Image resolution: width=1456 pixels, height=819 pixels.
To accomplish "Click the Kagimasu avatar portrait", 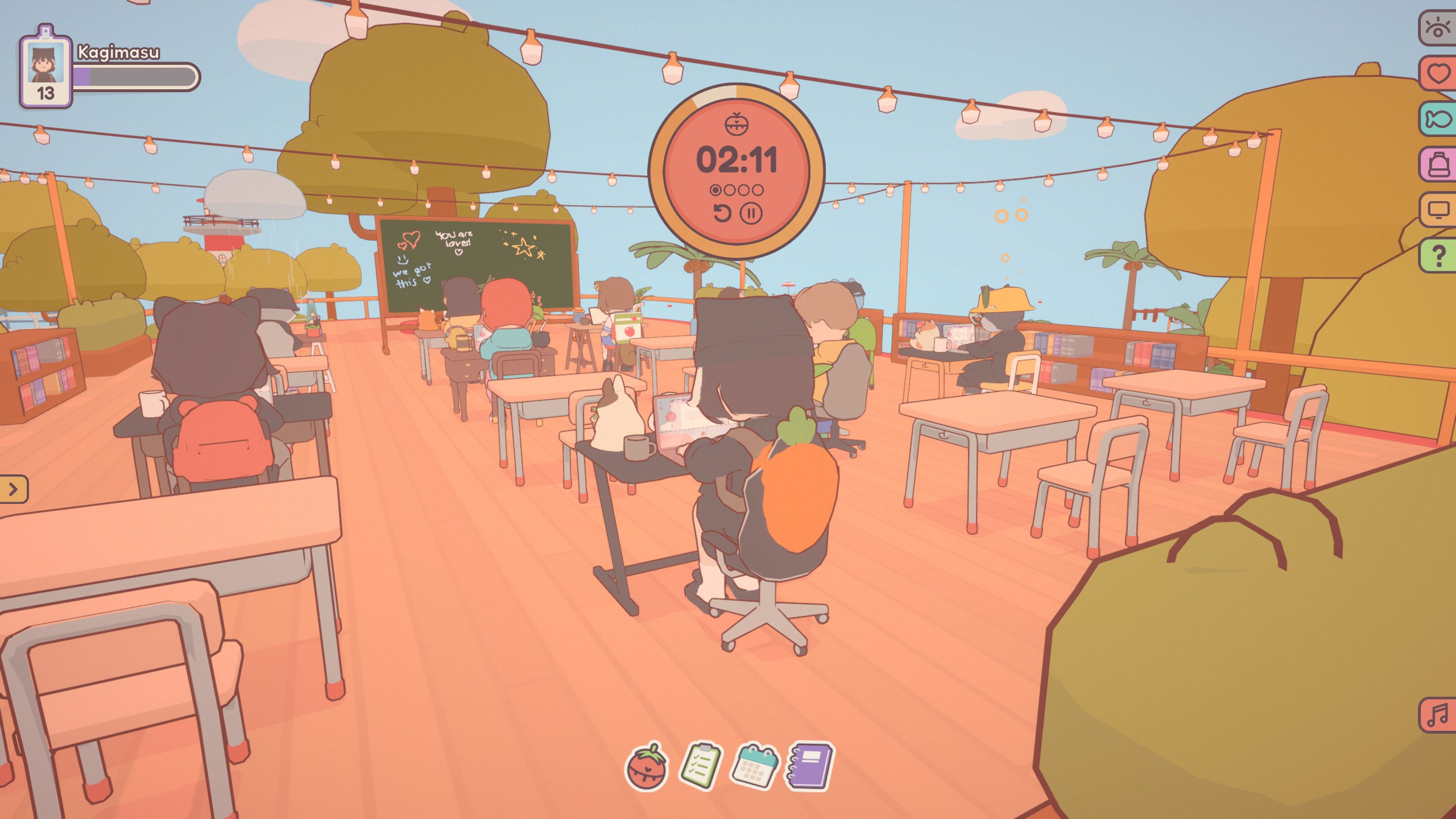I will (x=45, y=63).
